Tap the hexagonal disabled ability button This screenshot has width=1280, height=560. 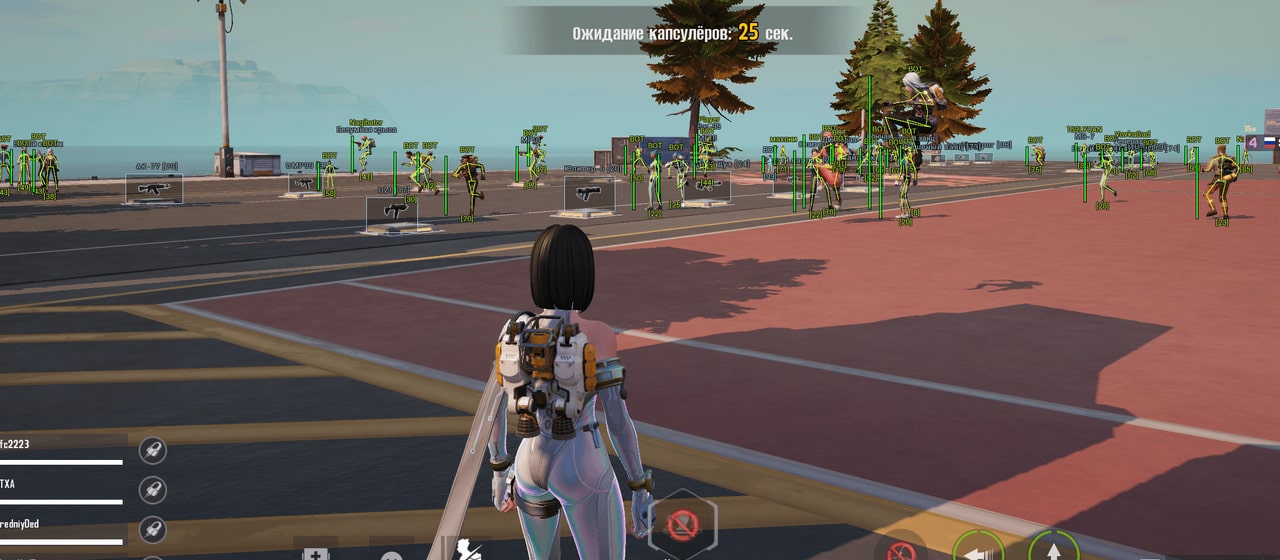point(682,524)
